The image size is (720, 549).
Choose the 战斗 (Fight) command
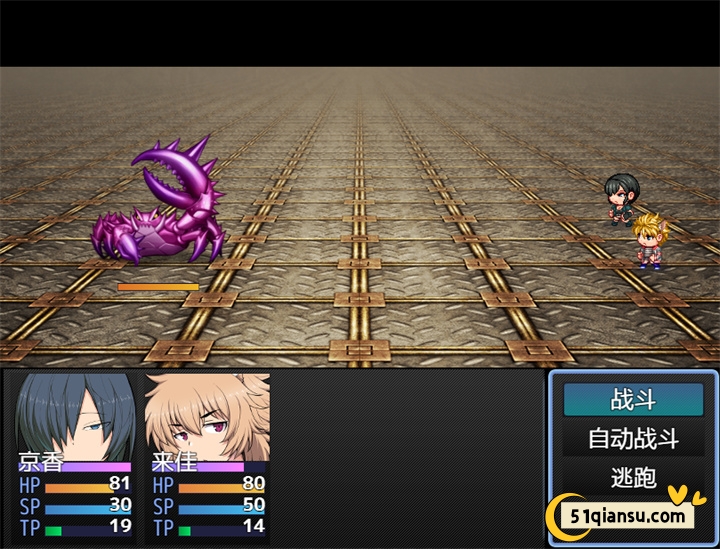pyautogui.click(x=633, y=400)
